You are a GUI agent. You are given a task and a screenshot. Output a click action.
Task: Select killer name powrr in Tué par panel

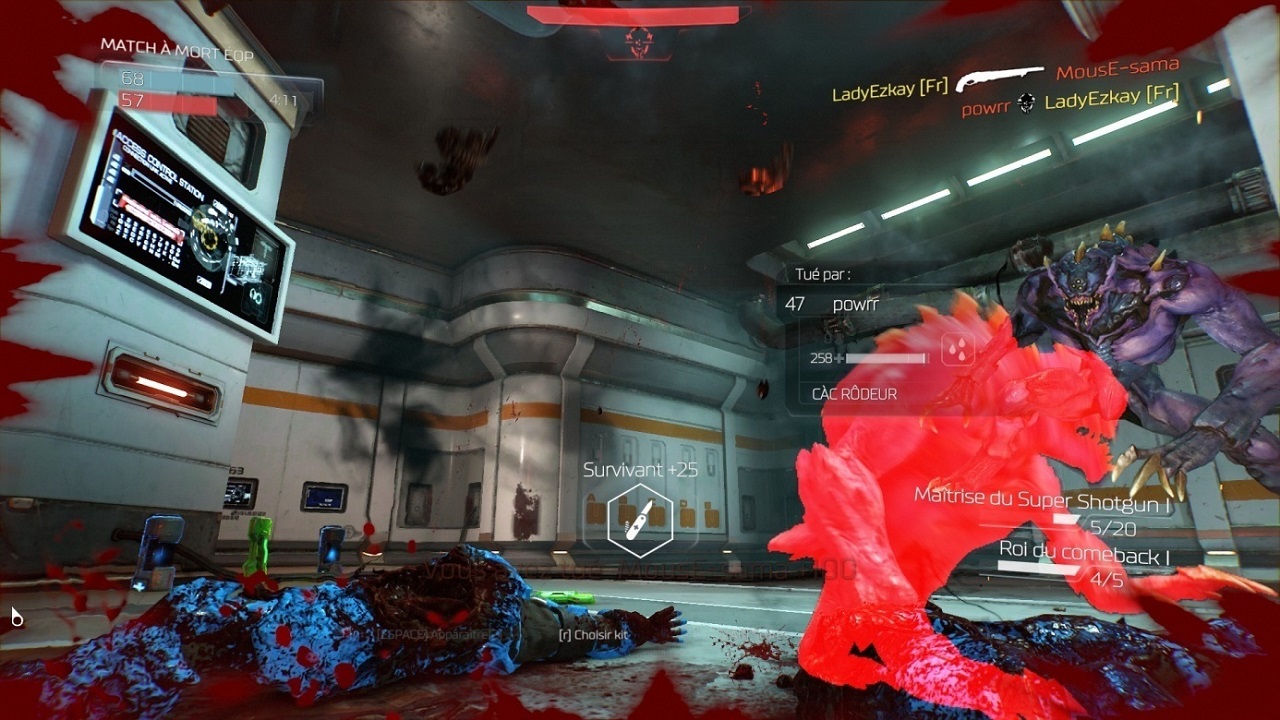point(855,304)
